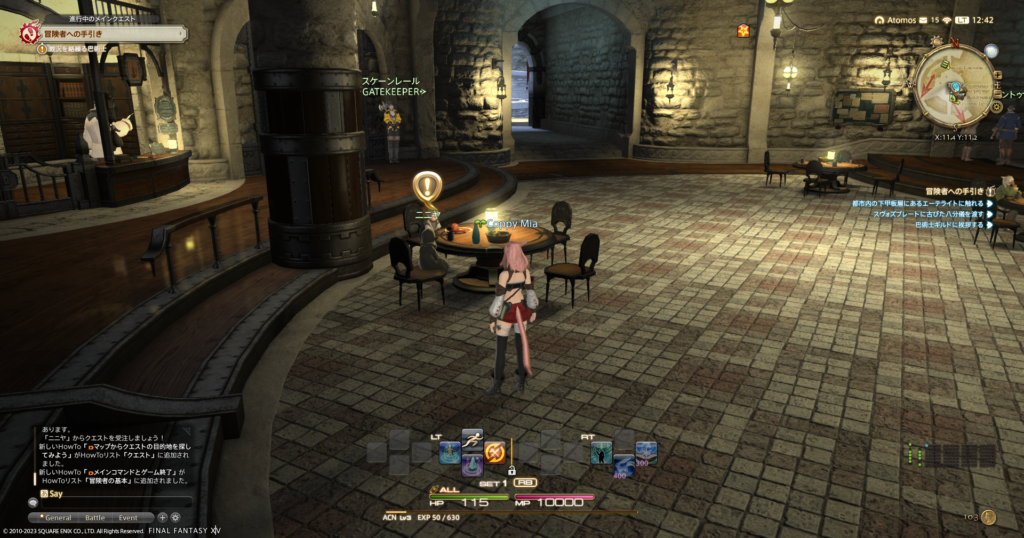Open the red-orange notification icon
The width and height of the screenshot is (1024, 538).
click(743, 31)
